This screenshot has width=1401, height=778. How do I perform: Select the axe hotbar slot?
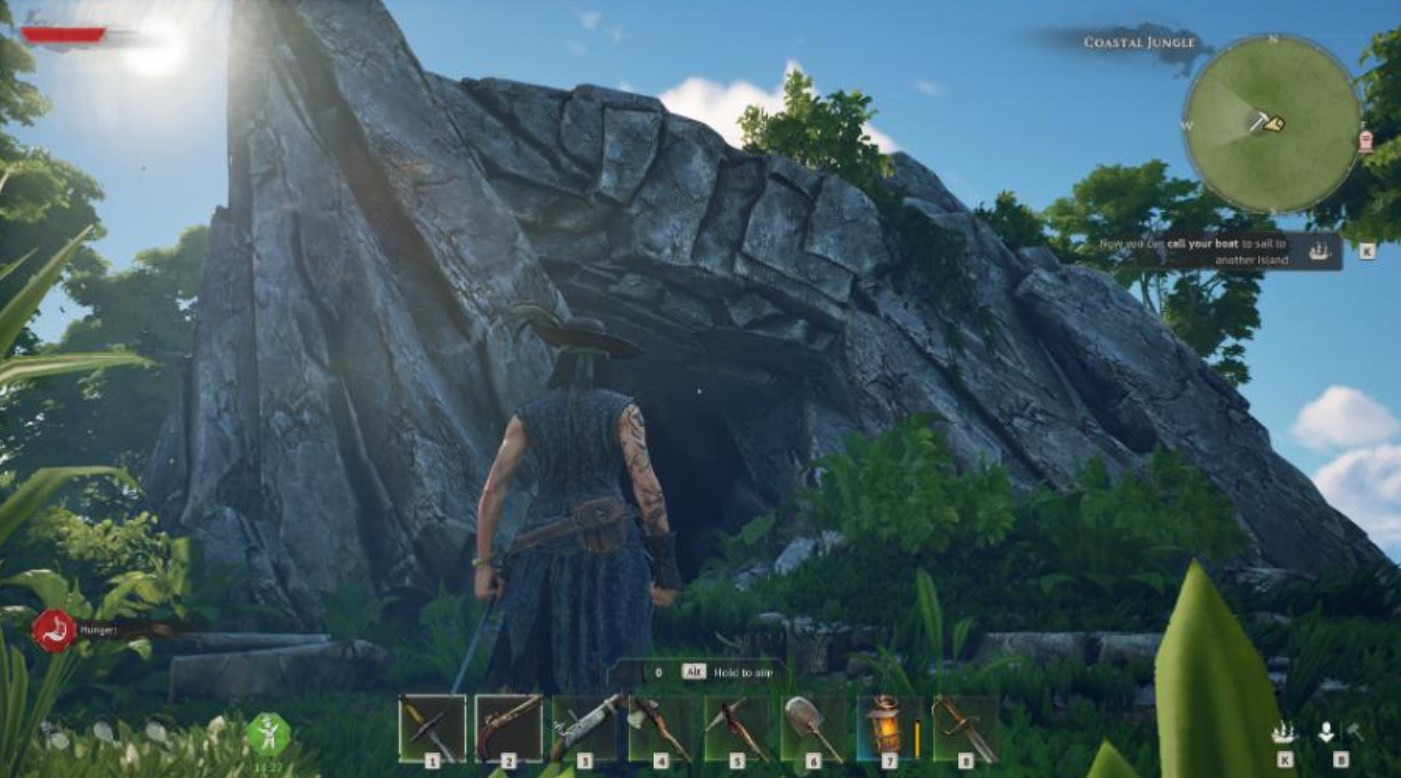click(660, 728)
